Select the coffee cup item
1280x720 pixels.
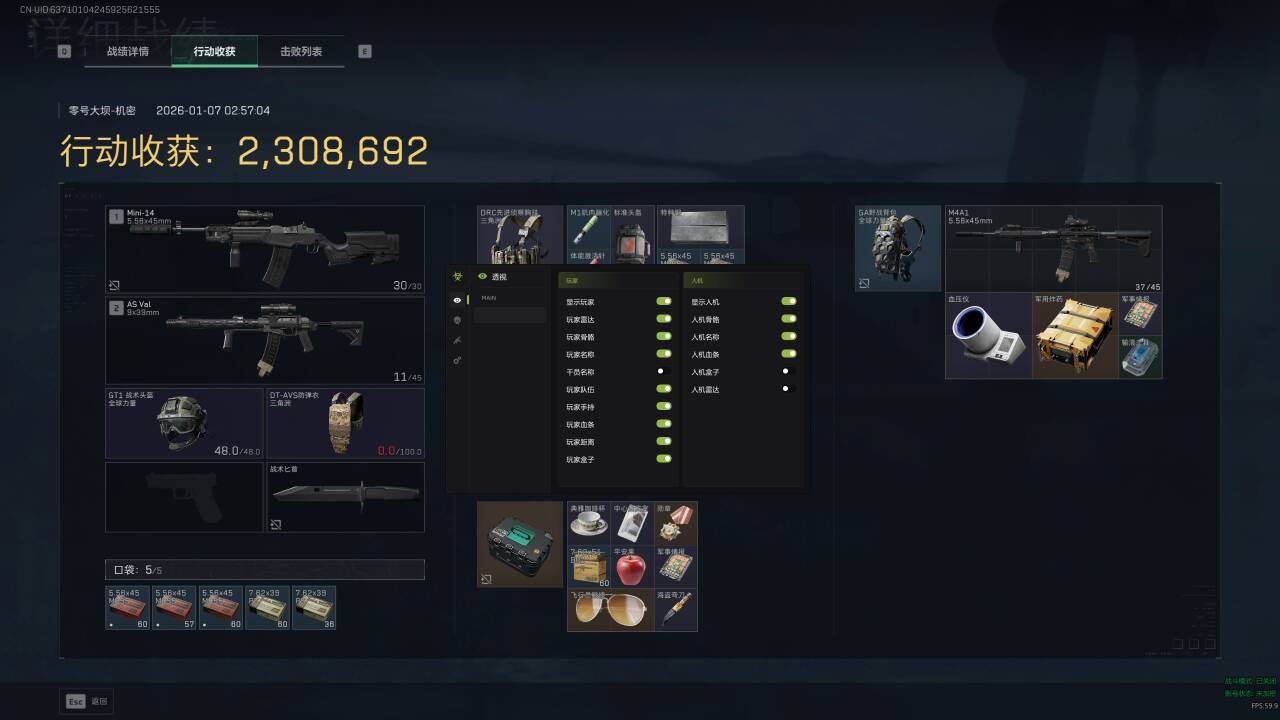588,522
